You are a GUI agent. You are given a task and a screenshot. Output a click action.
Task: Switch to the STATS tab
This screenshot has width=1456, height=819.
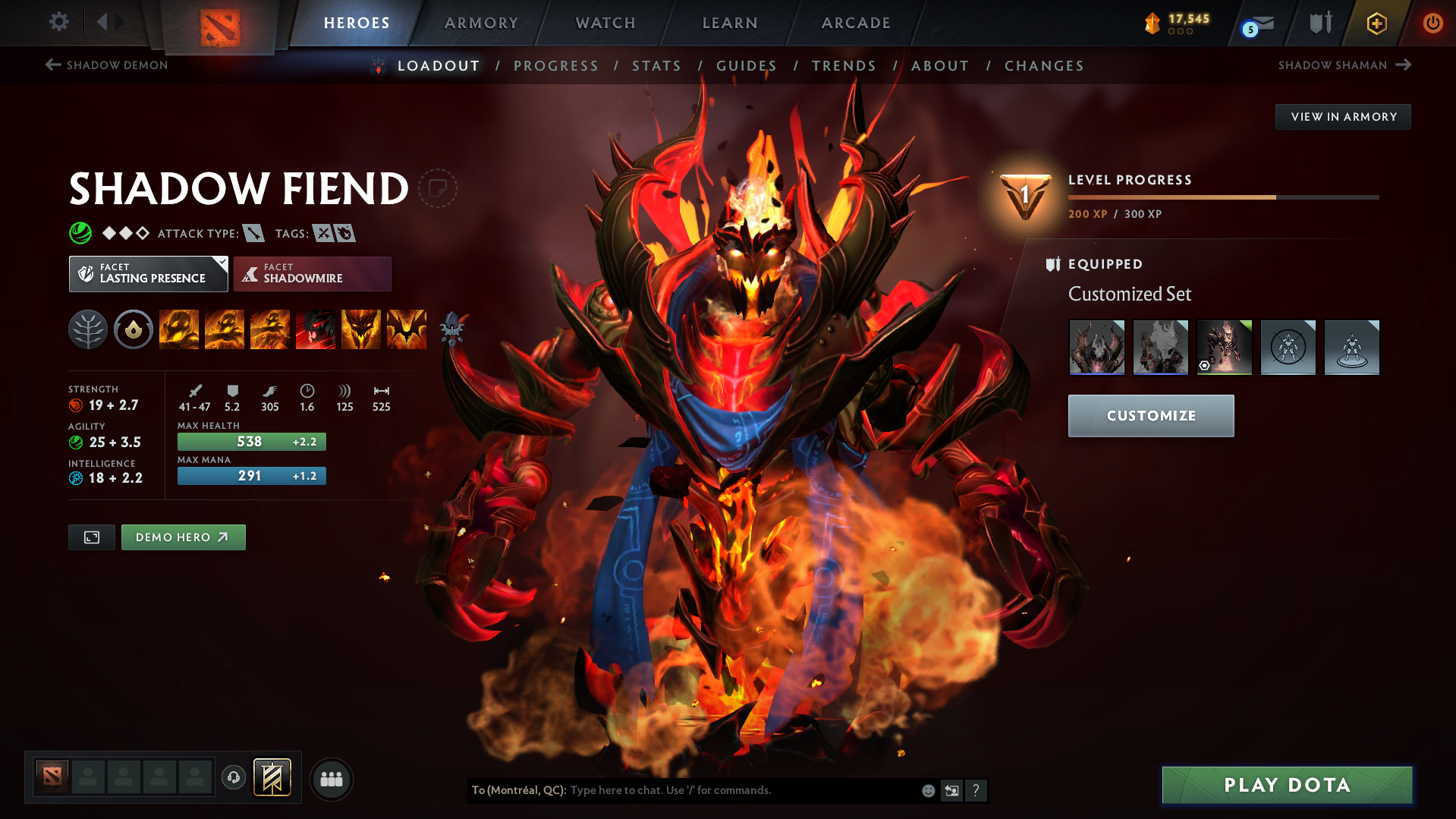tap(656, 66)
